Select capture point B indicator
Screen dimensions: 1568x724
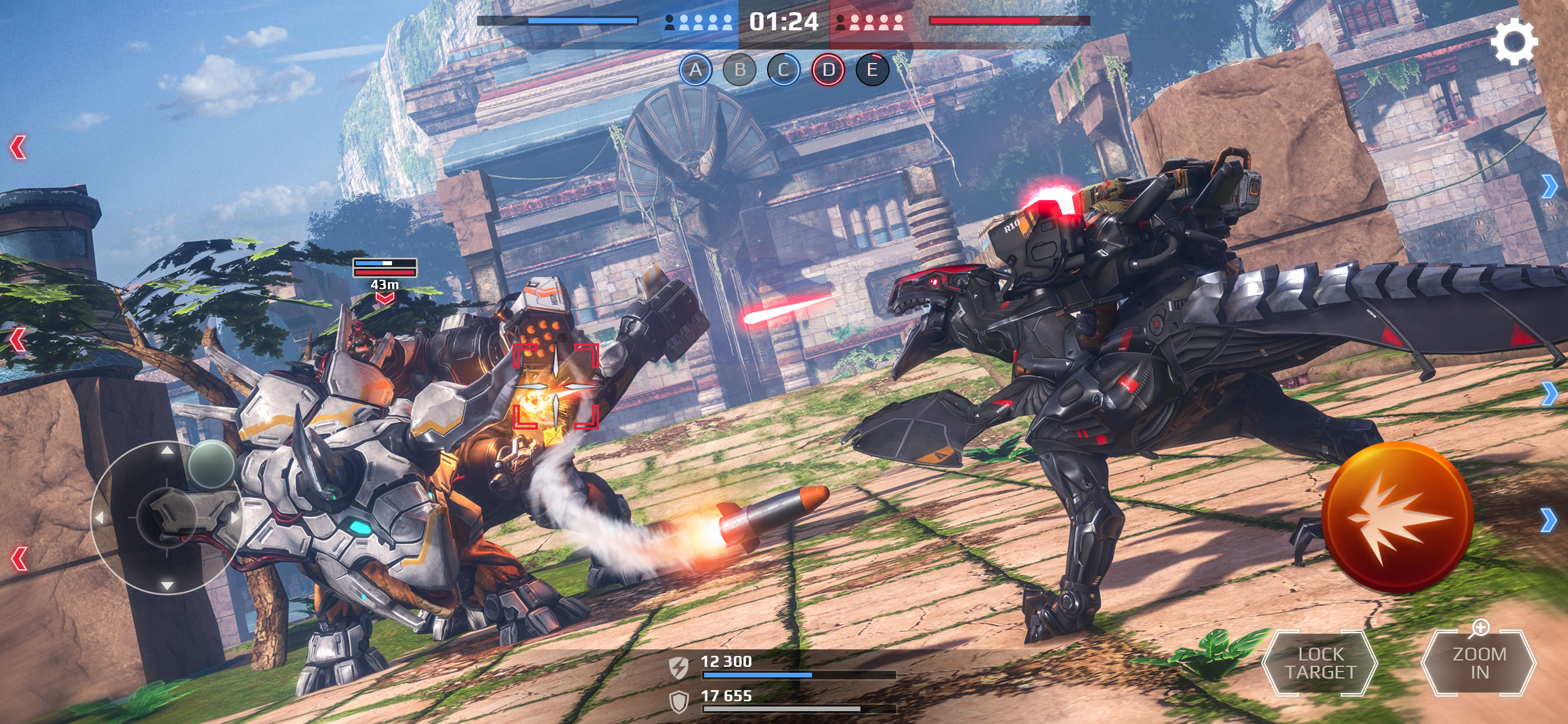click(x=740, y=70)
